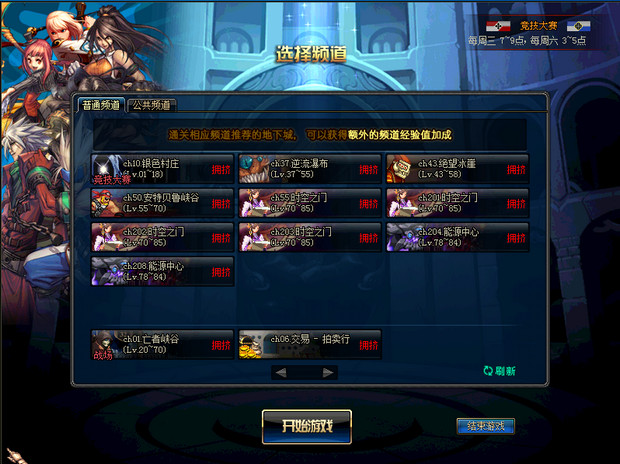The height and width of the screenshot is (464, 620).
Task: Click the 开始游戏 start game button
Action: click(x=307, y=426)
